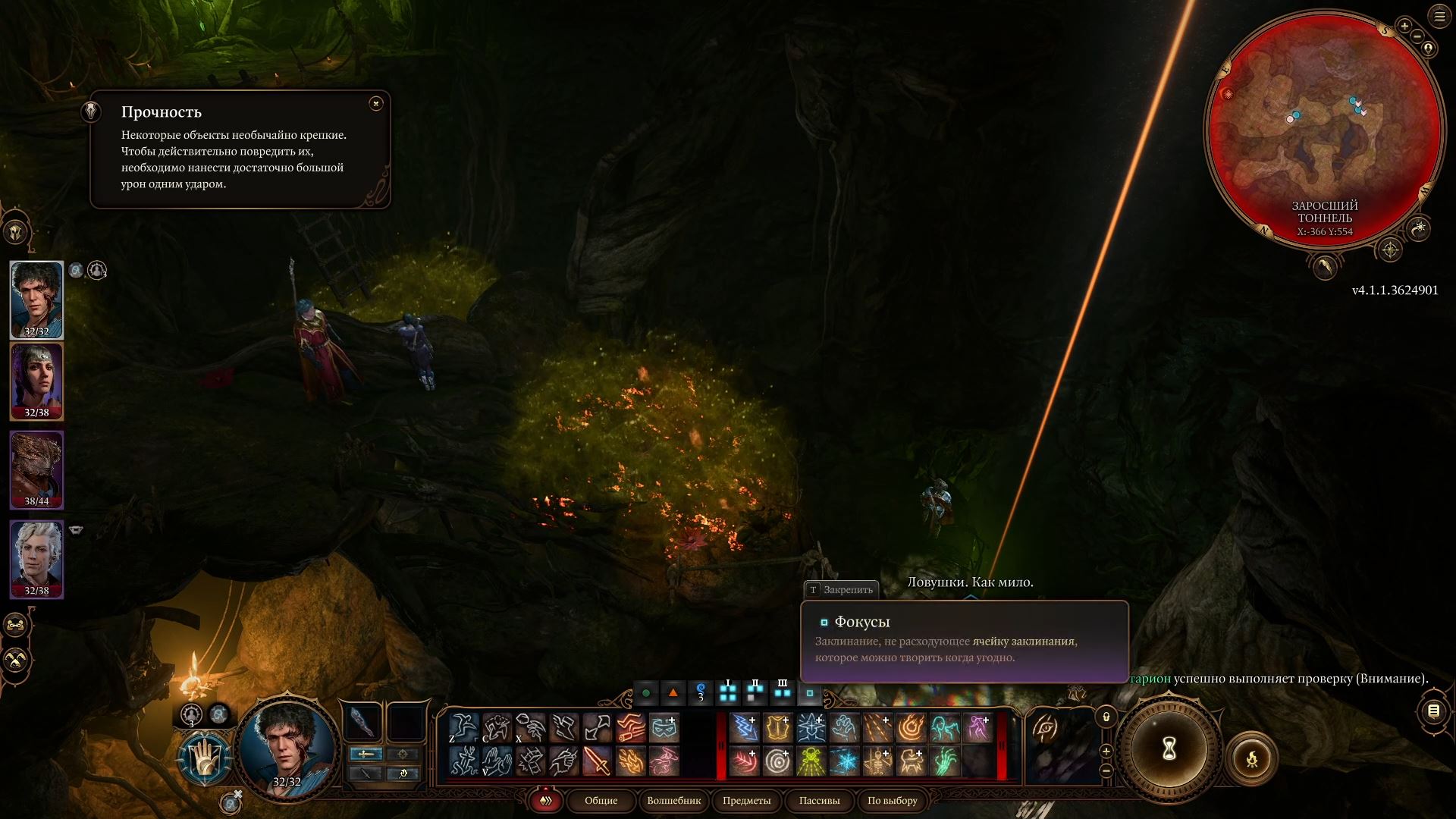Close the Прочность tutorial popup
This screenshot has width=1456, height=819.
pos(376,104)
